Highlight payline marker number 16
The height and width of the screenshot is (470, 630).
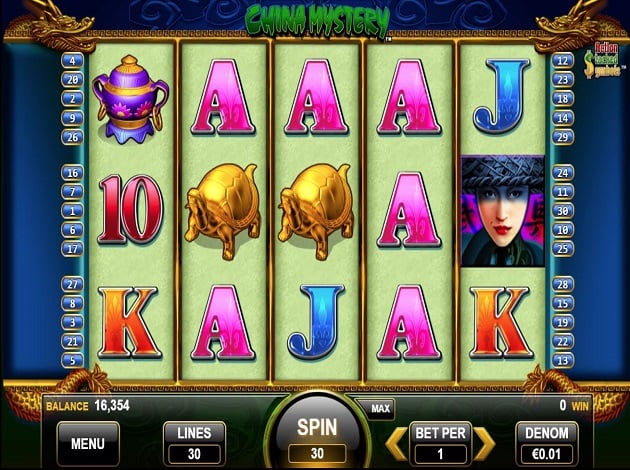[71, 173]
